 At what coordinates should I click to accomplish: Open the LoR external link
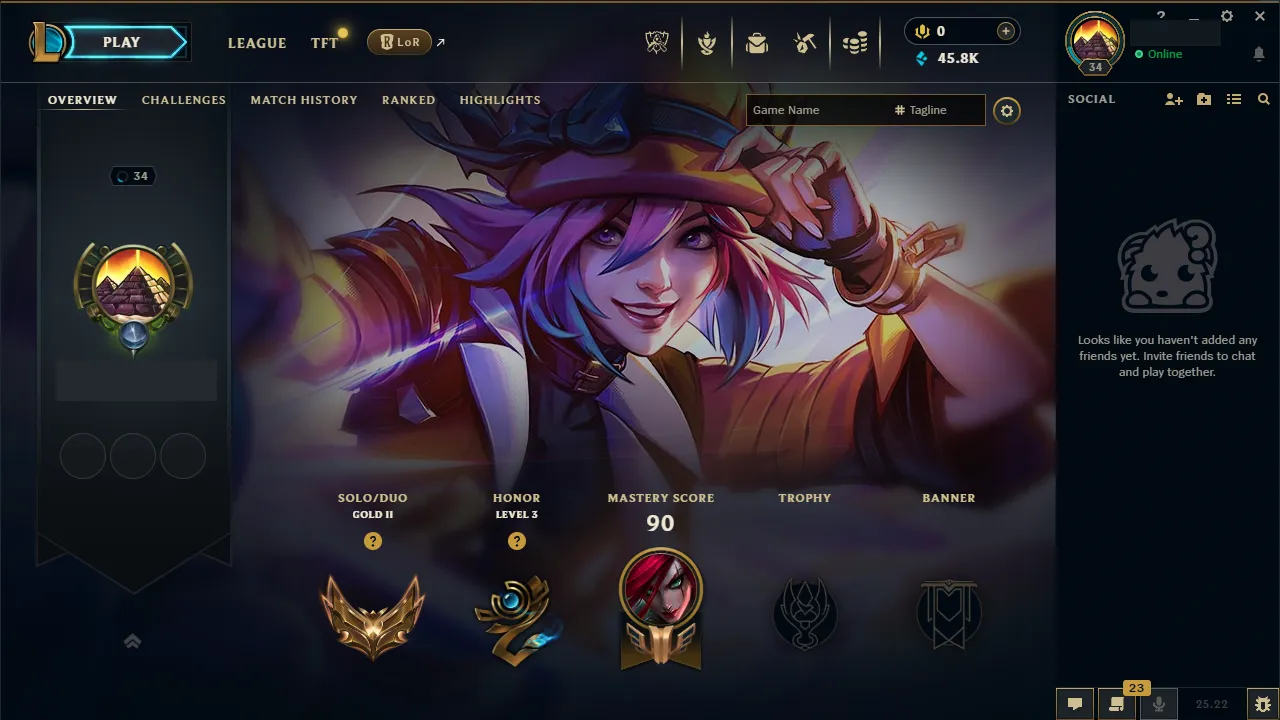click(x=400, y=42)
